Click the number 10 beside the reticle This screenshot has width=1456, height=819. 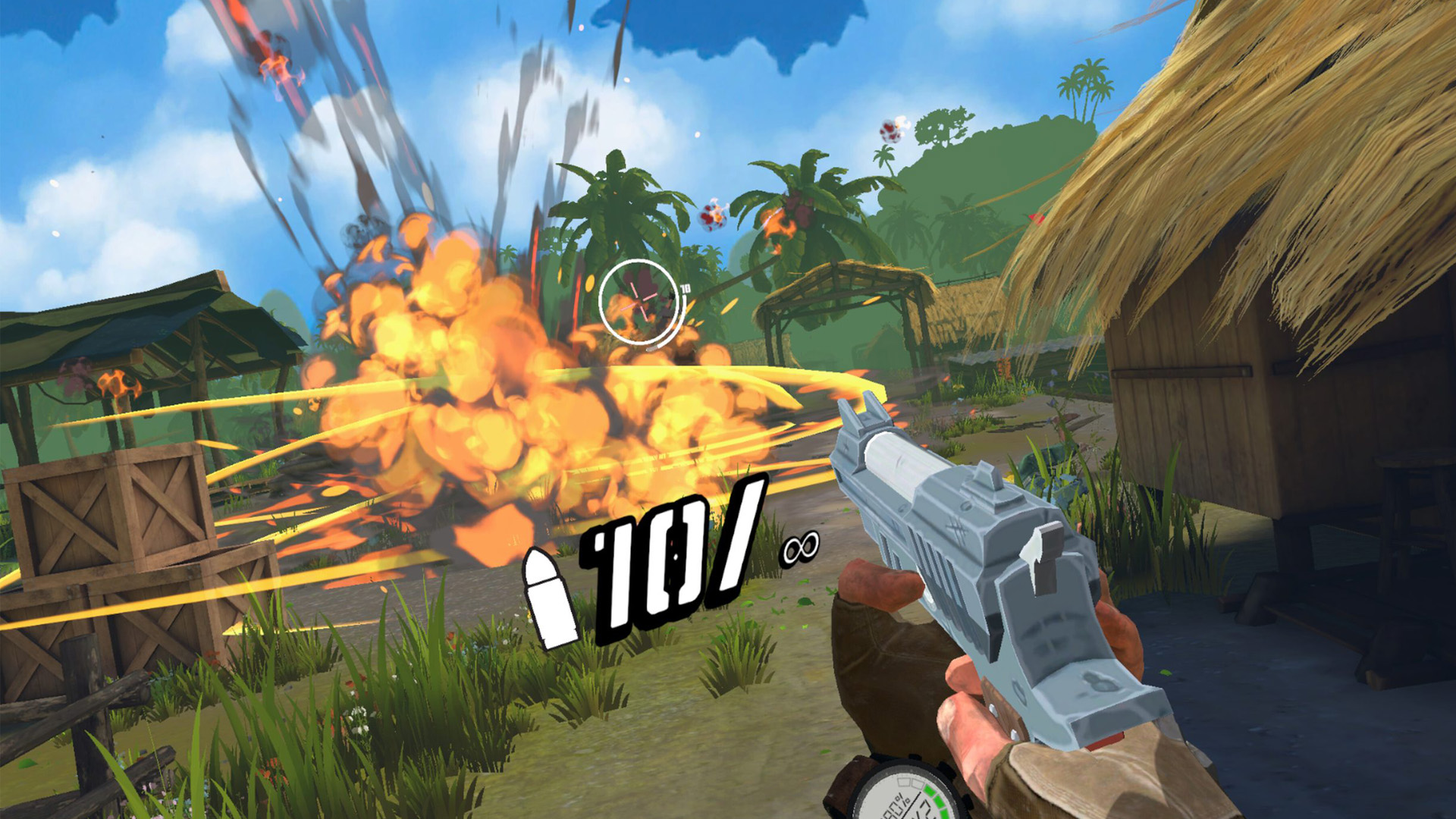(686, 288)
